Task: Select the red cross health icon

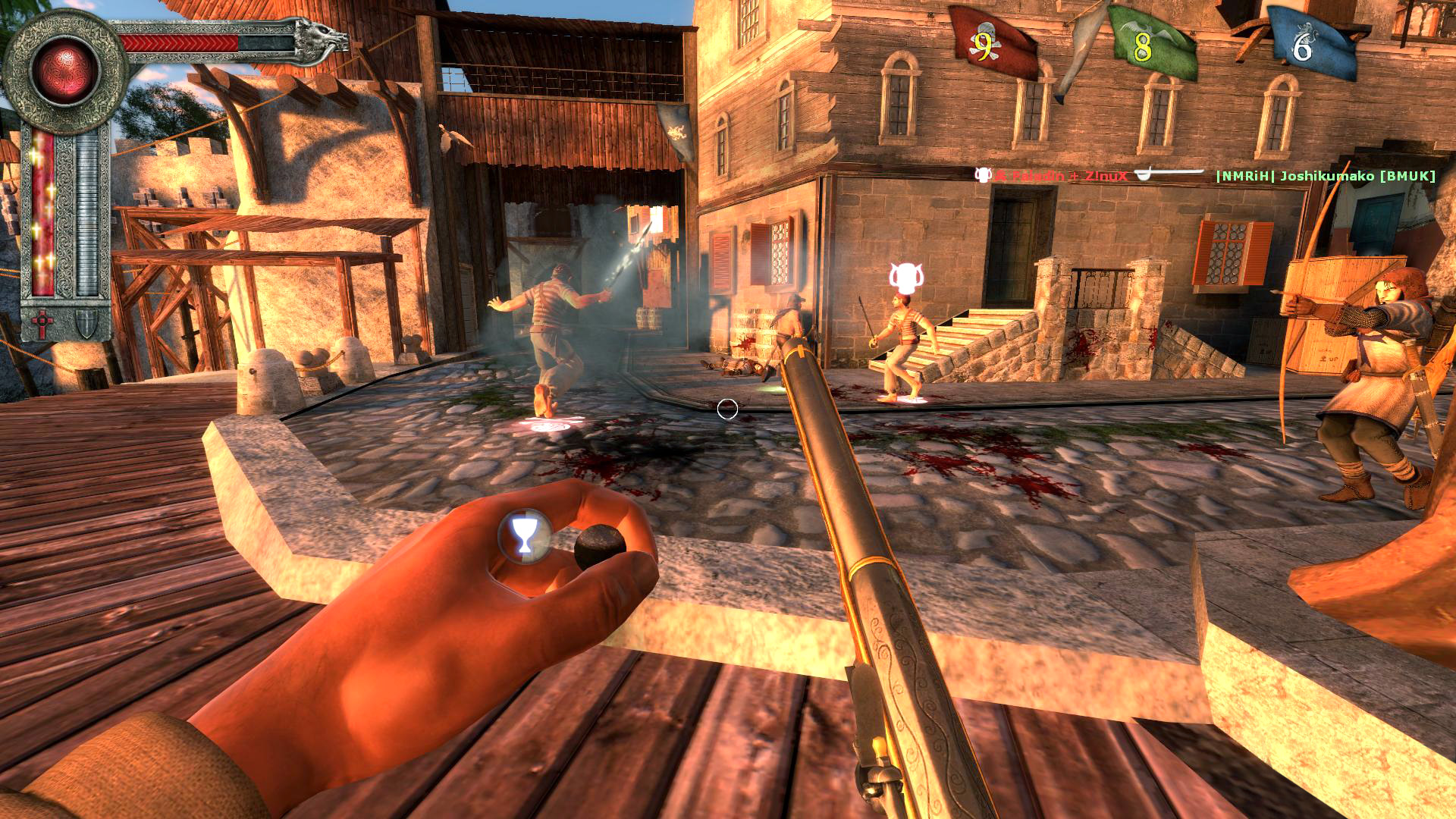Action: click(42, 325)
